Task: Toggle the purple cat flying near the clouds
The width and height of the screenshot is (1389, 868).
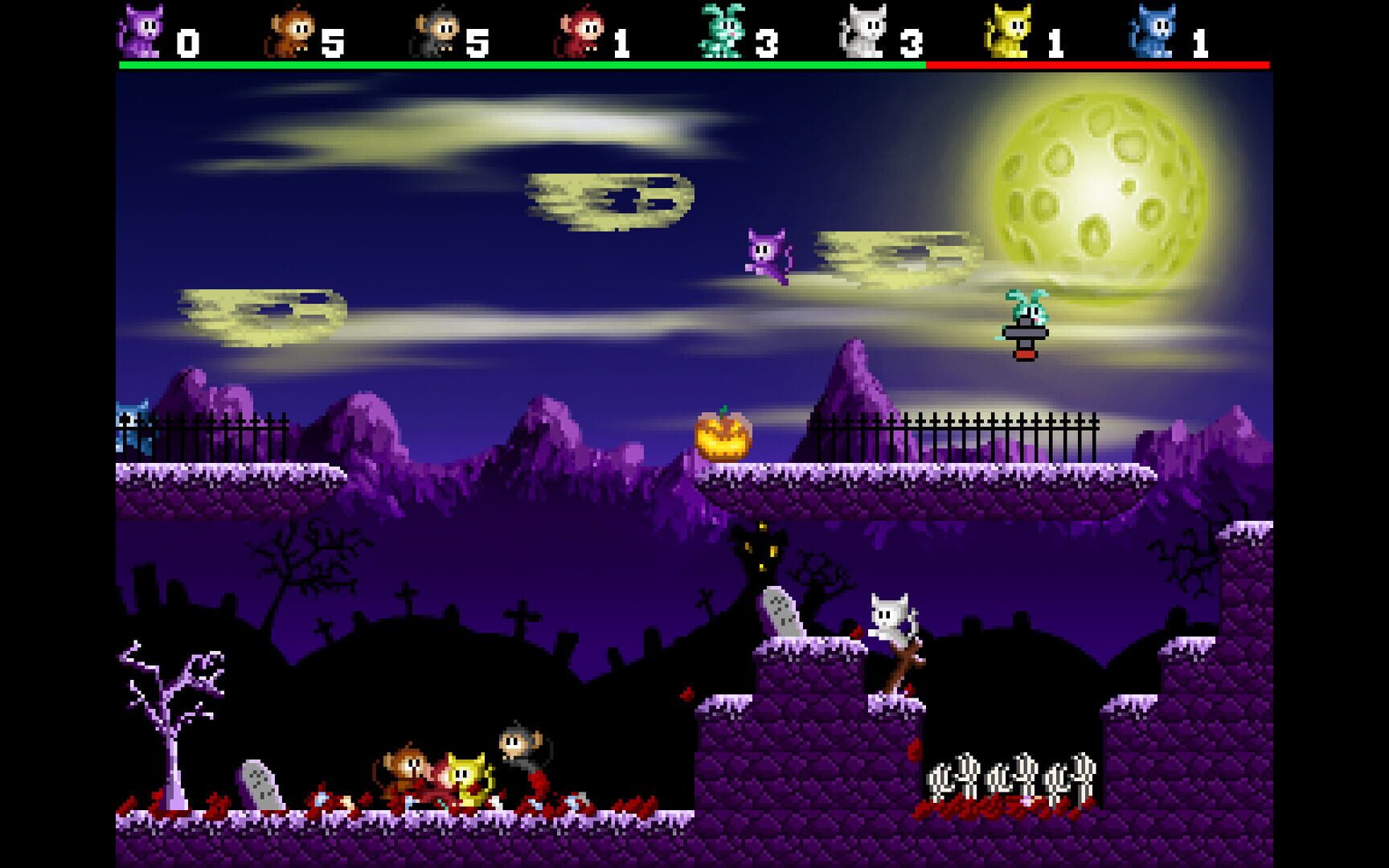Action: point(766,256)
